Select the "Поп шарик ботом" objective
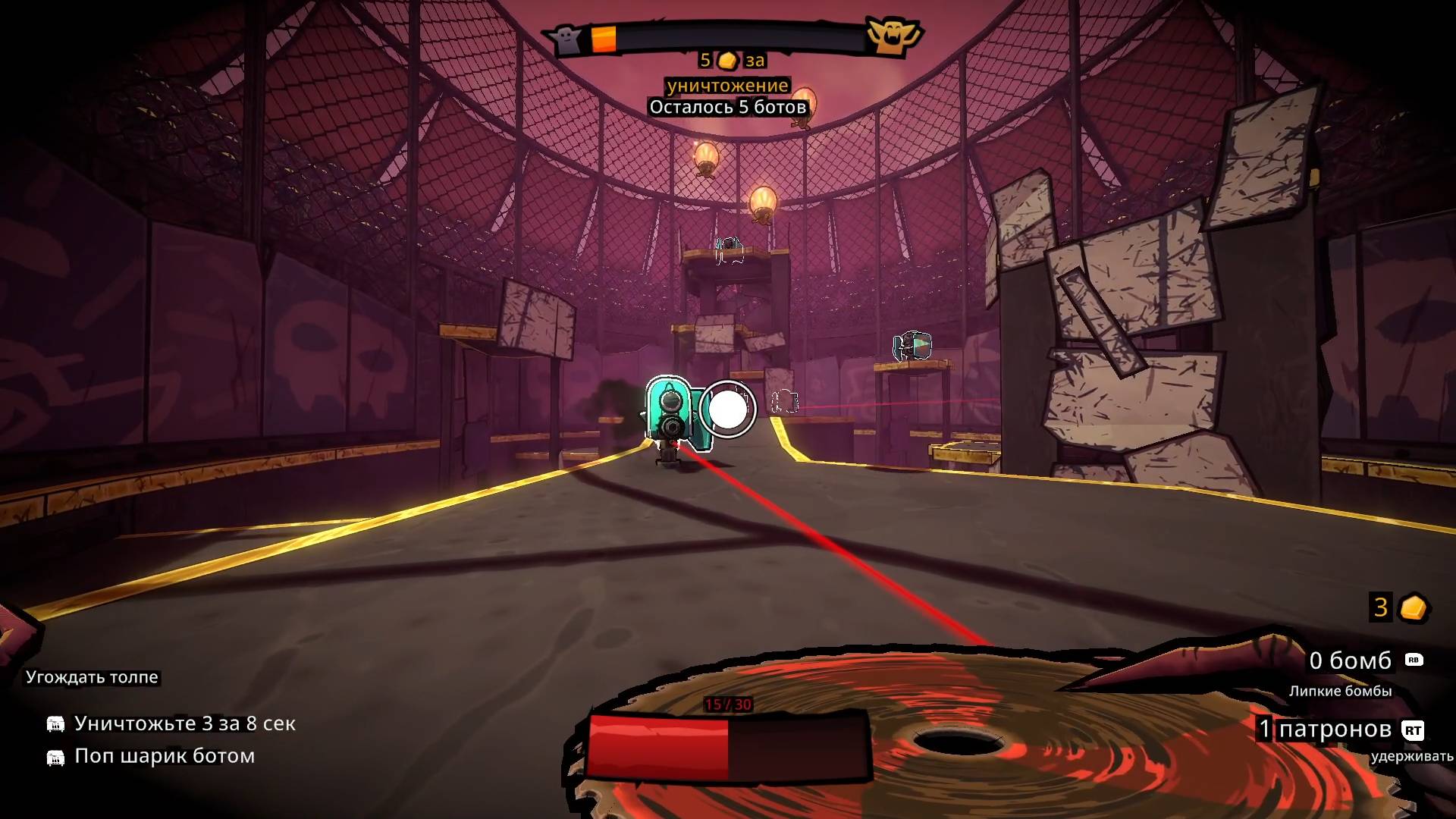 pos(164,757)
